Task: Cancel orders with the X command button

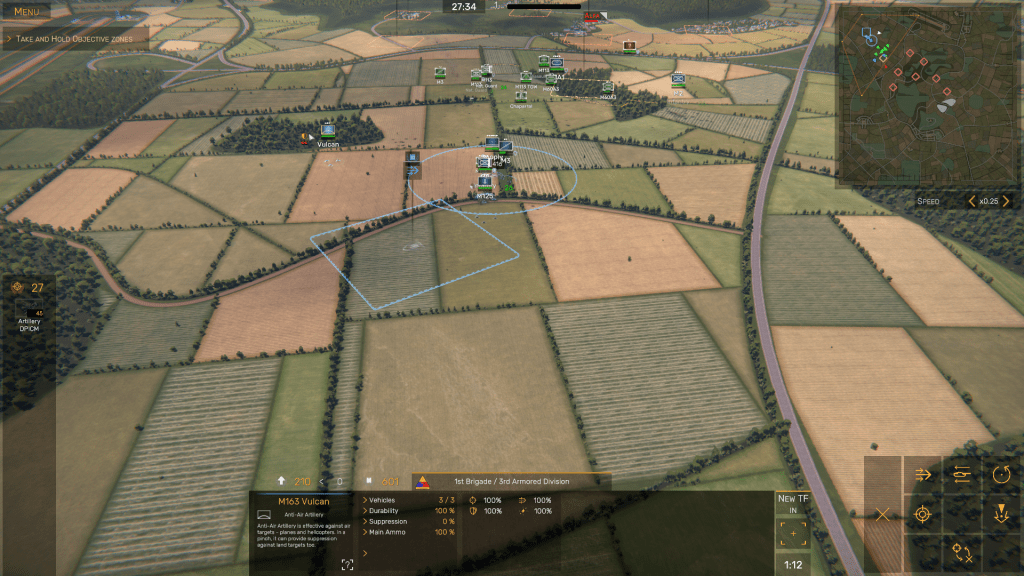Action: 882,515
